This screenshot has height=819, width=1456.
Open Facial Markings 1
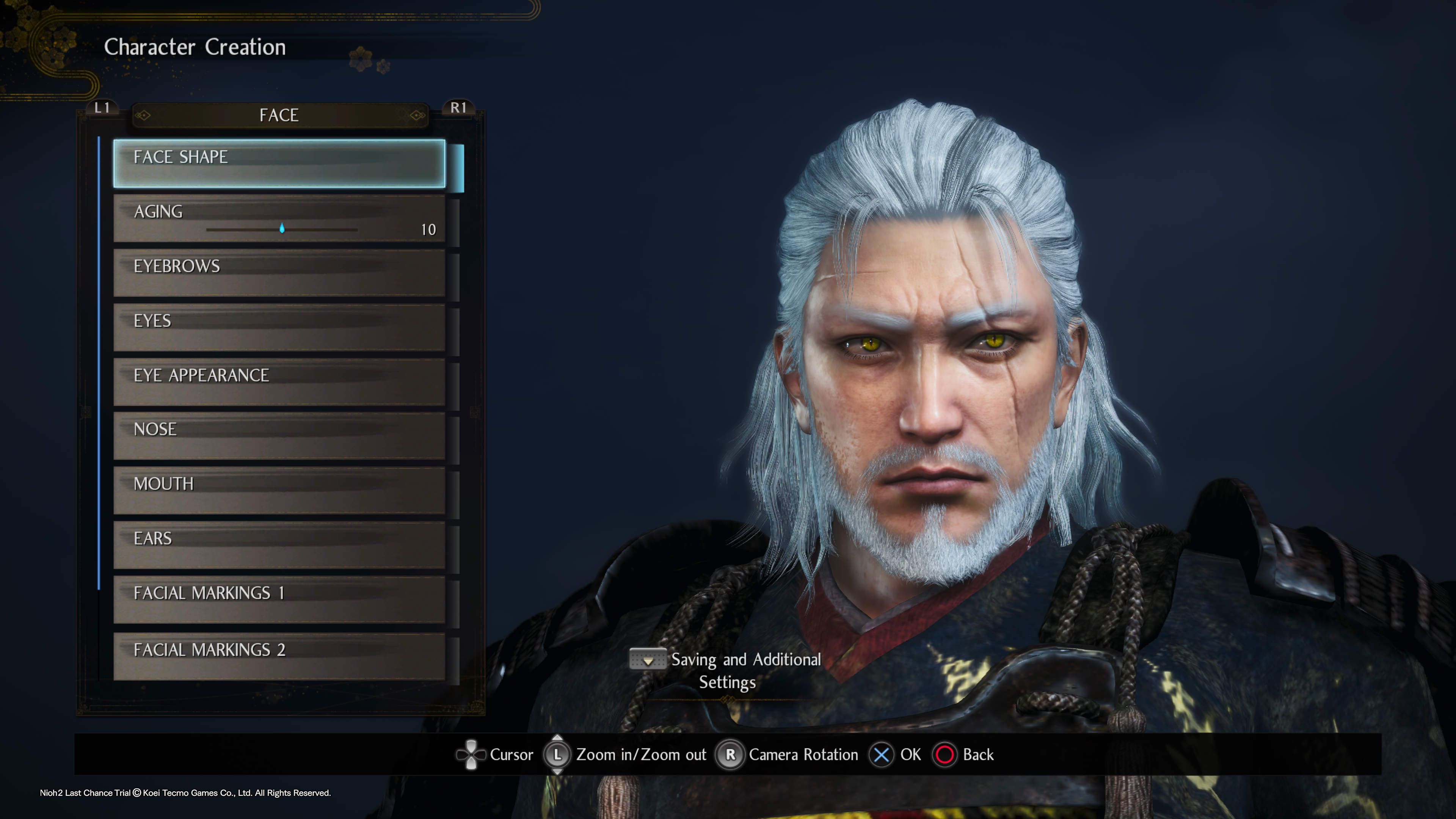click(x=279, y=599)
